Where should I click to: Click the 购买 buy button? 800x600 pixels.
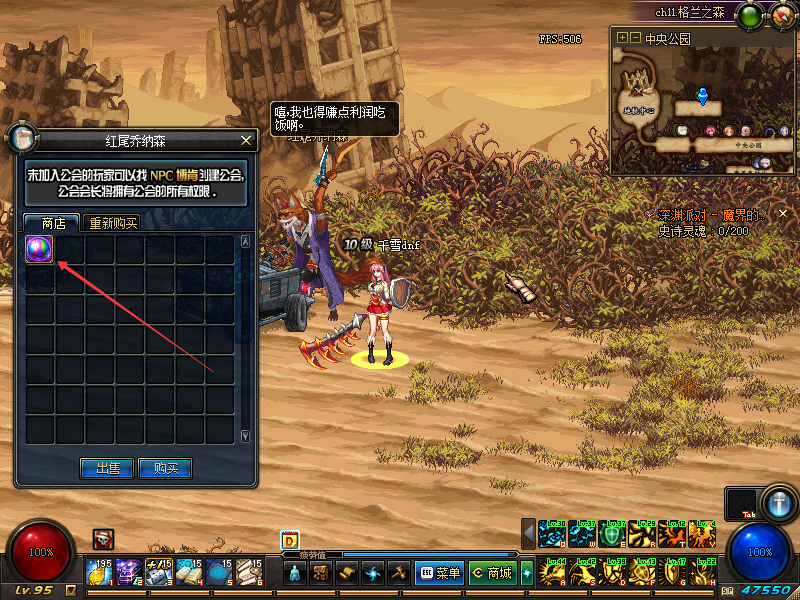click(165, 468)
